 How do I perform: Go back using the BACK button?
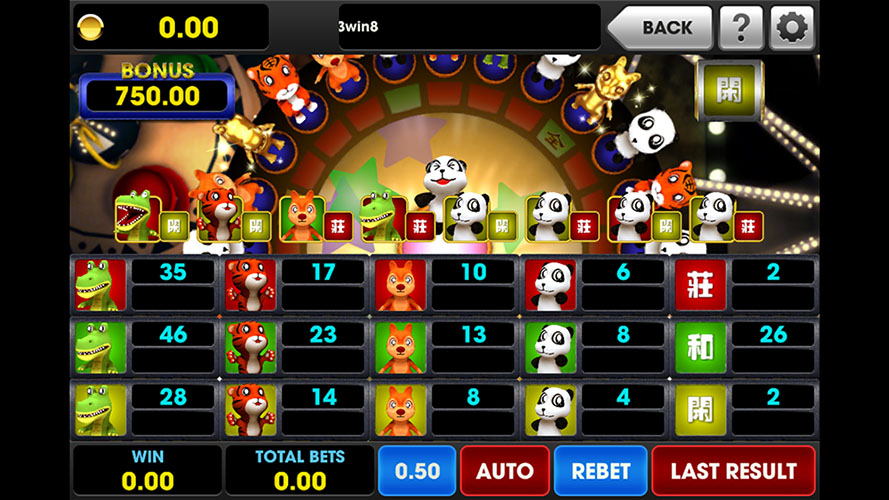coord(661,28)
